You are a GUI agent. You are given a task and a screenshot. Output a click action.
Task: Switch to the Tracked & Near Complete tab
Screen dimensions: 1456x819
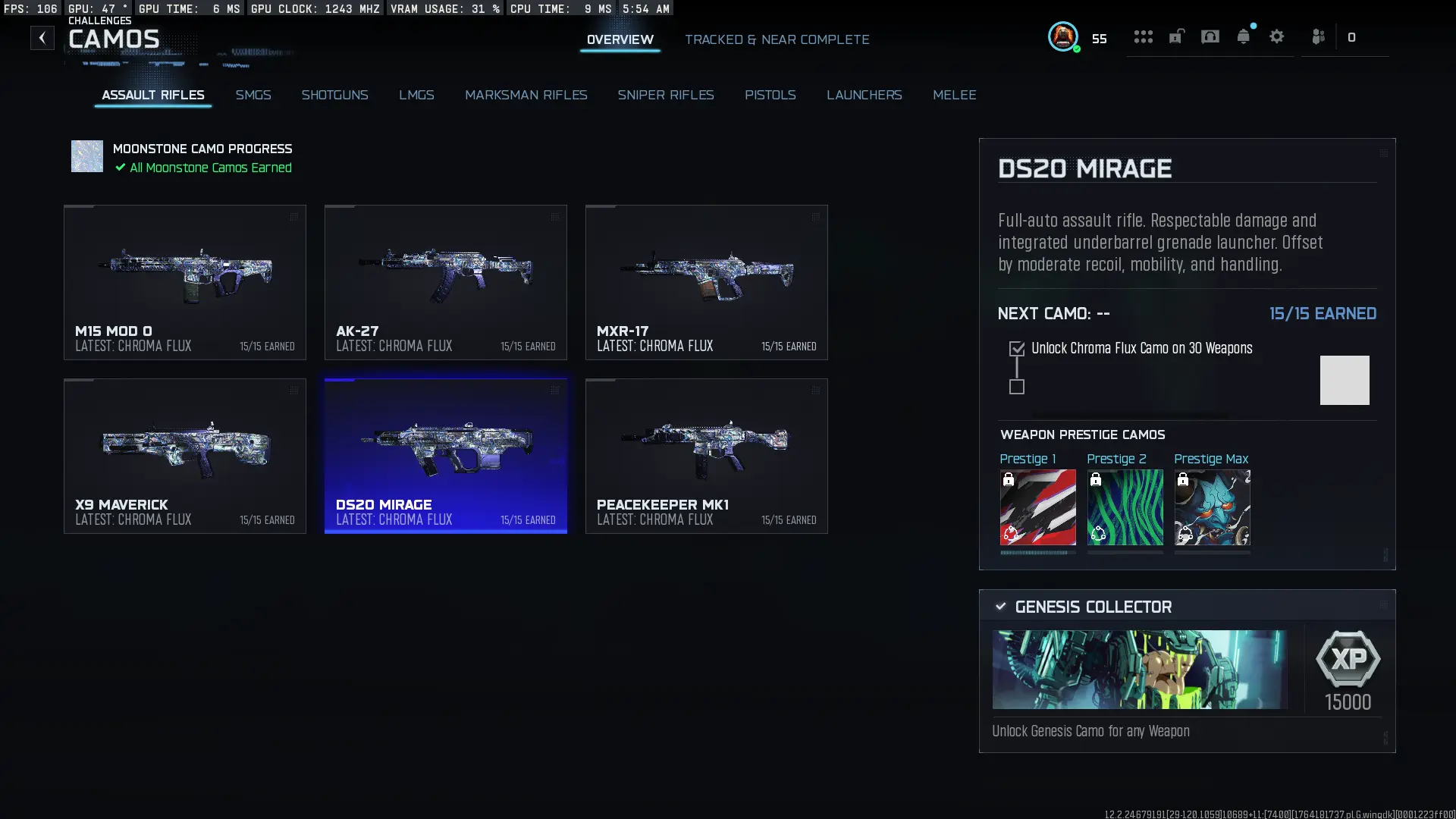click(777, 39)
